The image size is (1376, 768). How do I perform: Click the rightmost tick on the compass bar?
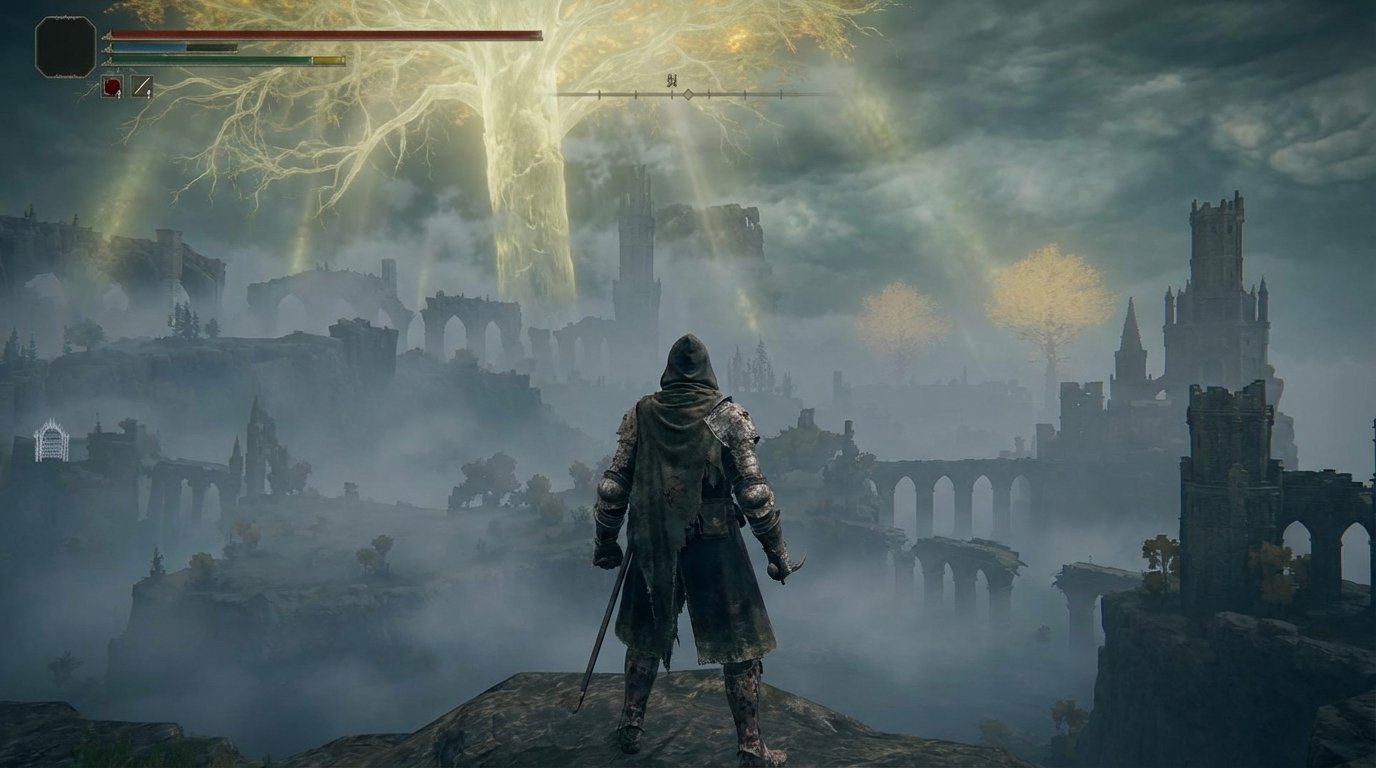781,94
